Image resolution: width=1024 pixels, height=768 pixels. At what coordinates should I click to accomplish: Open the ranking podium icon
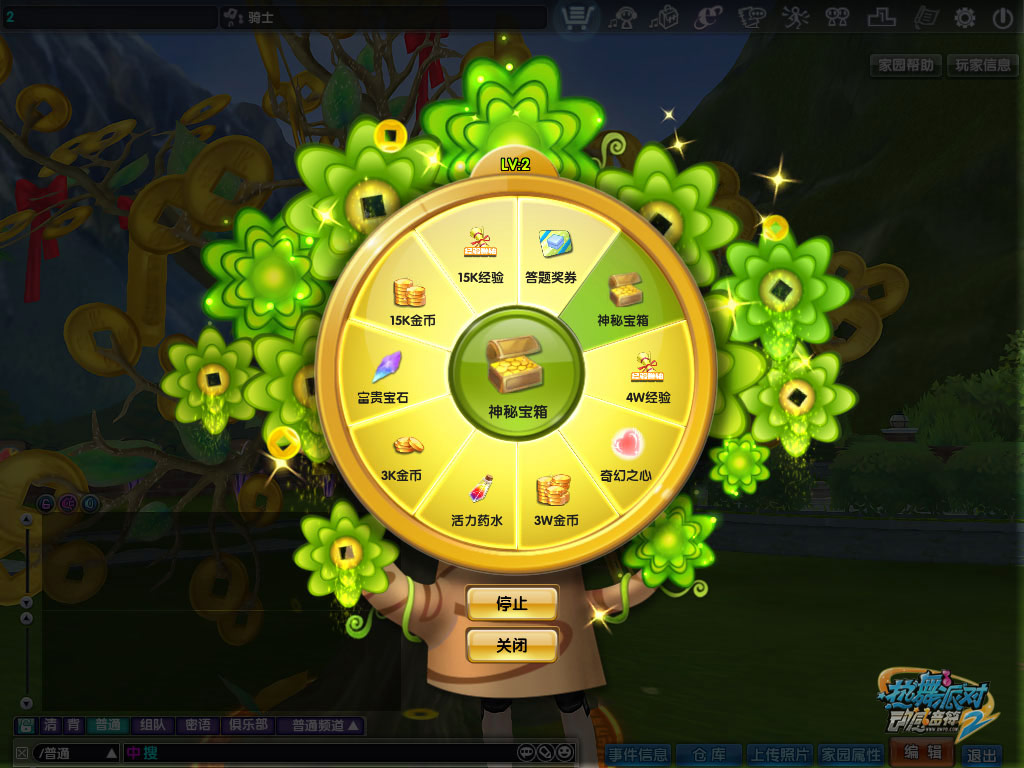[x=882, y=17]
